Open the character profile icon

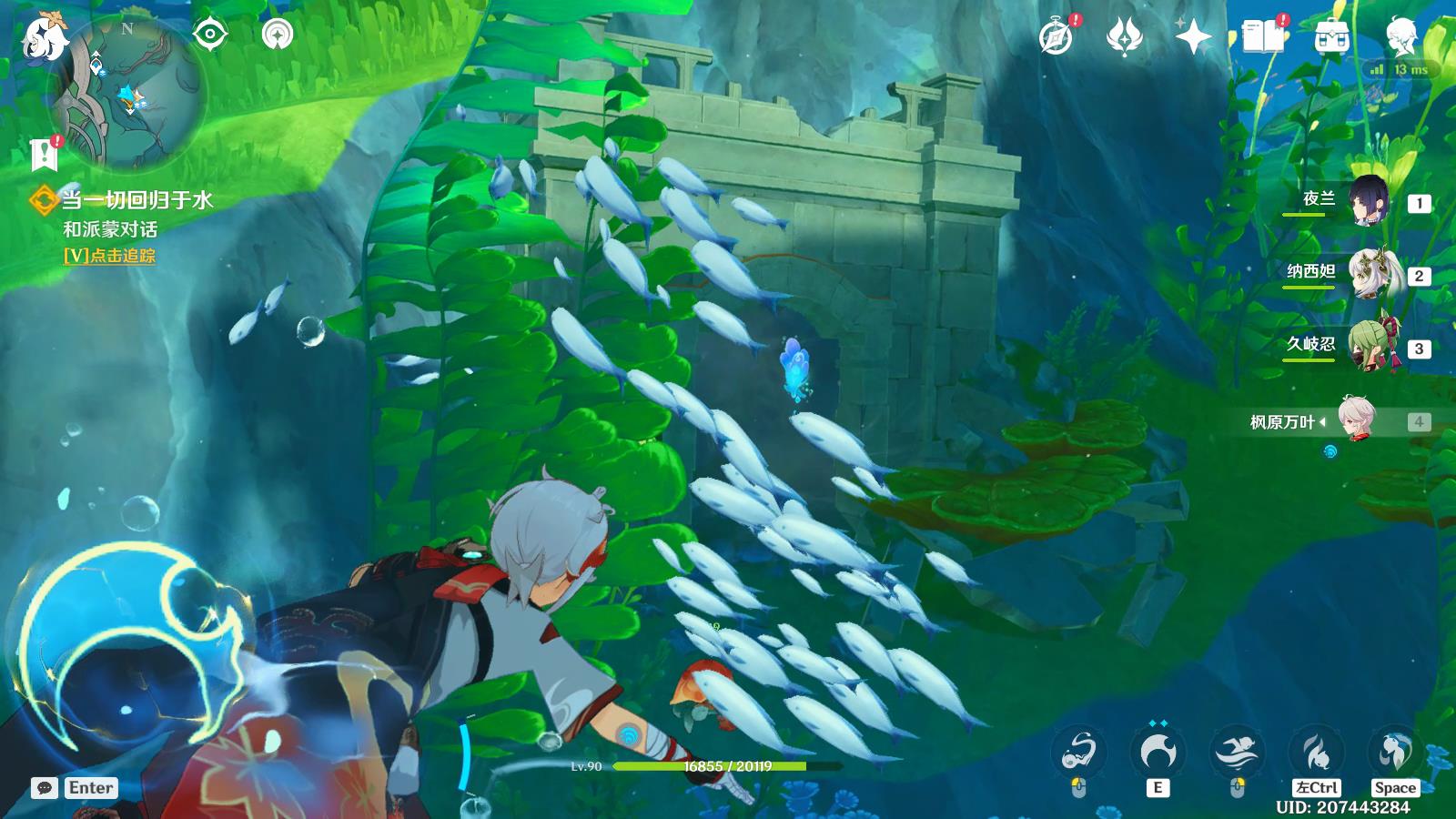[1400, 37]
